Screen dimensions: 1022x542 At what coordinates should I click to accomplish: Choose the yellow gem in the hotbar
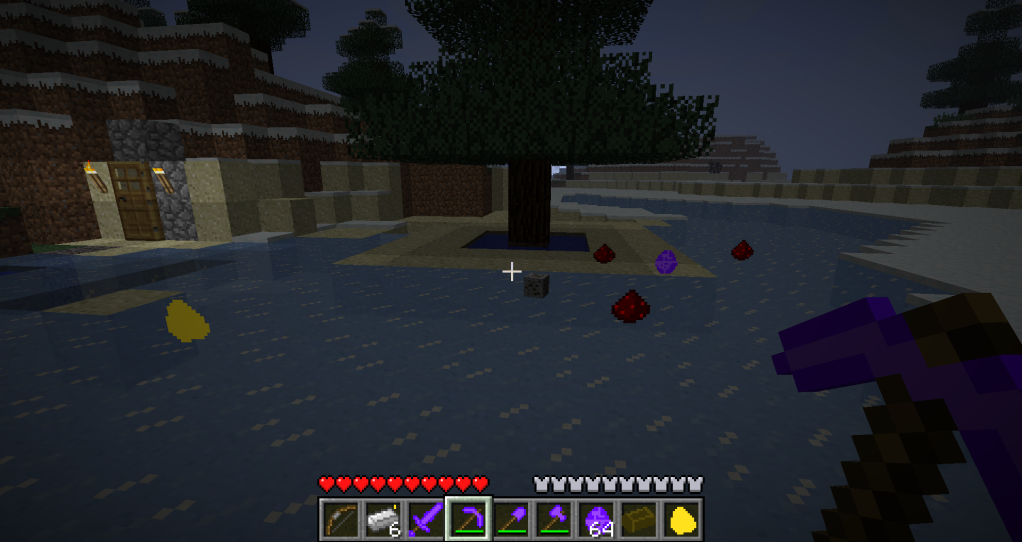(683, 518)
